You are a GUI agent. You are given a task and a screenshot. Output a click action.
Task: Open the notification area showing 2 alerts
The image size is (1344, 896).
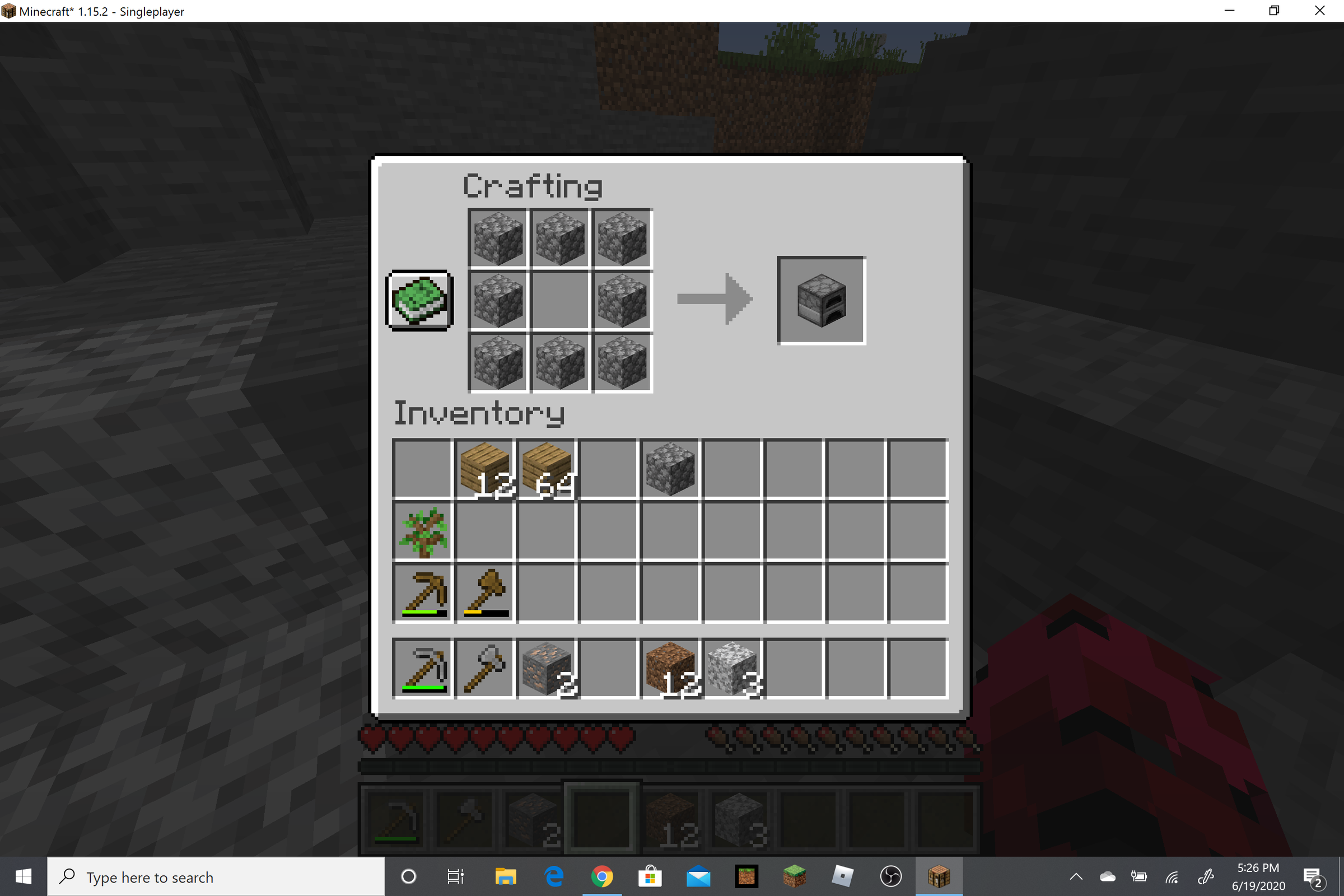click(1312, 876)
